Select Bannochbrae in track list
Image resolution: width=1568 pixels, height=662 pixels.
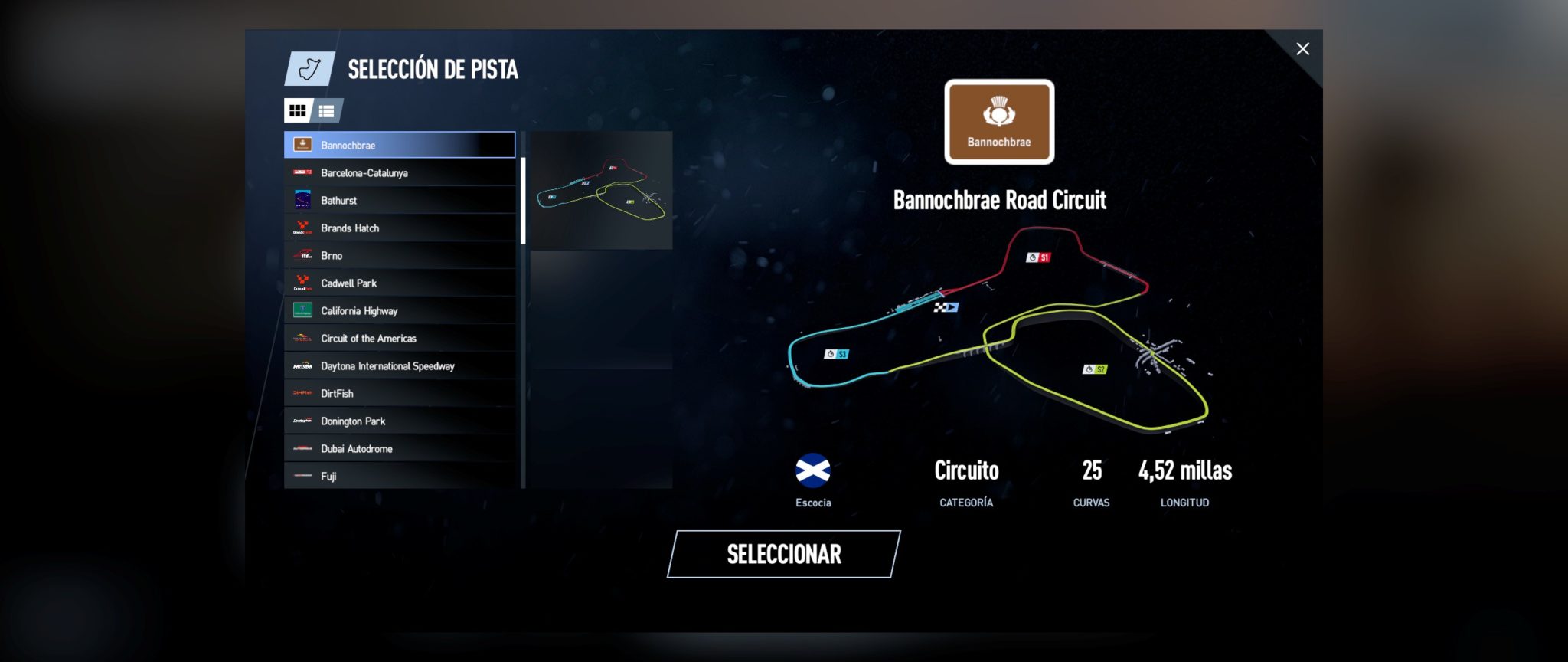pos(399,145)
